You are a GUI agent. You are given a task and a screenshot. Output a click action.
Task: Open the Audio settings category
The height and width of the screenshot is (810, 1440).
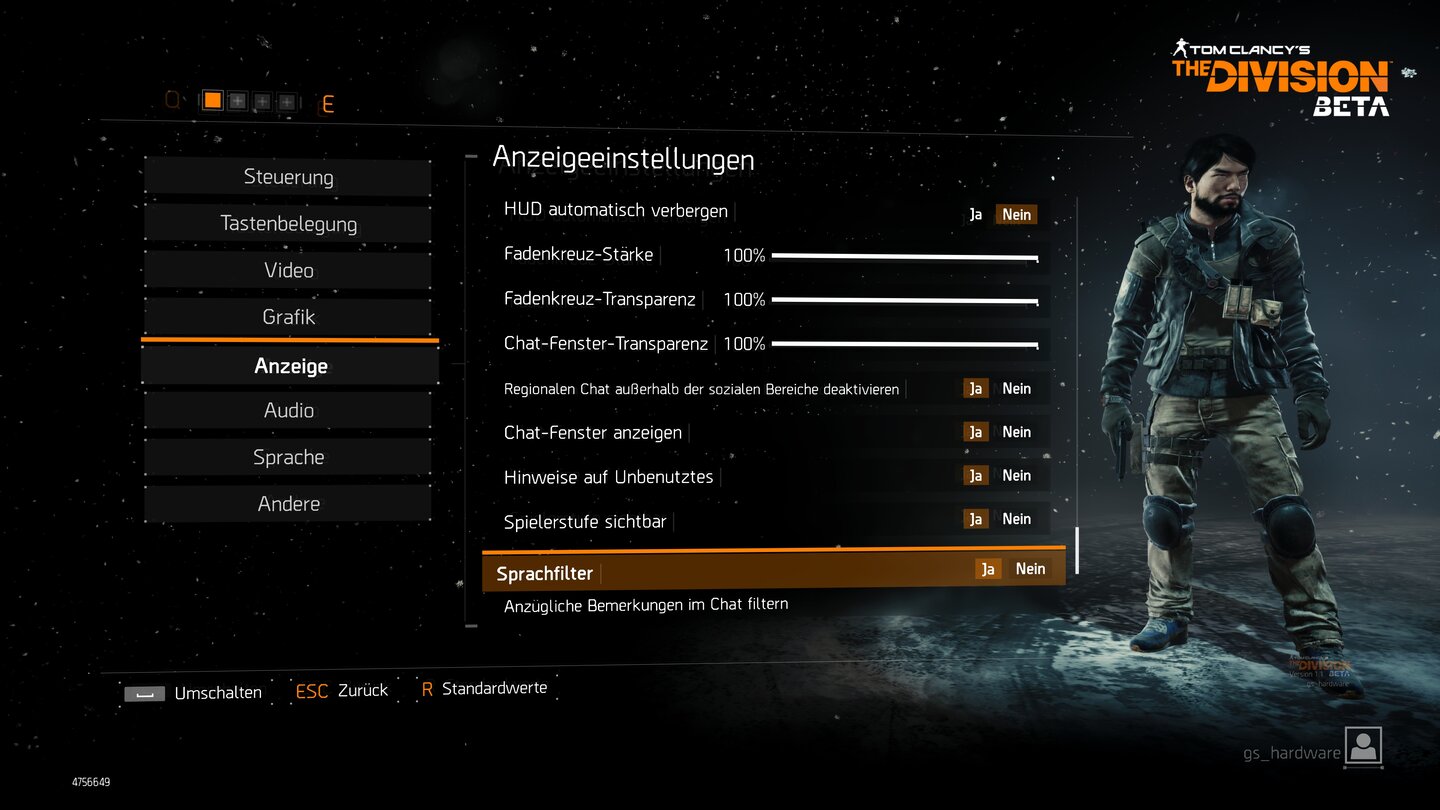tap(288, 410)
